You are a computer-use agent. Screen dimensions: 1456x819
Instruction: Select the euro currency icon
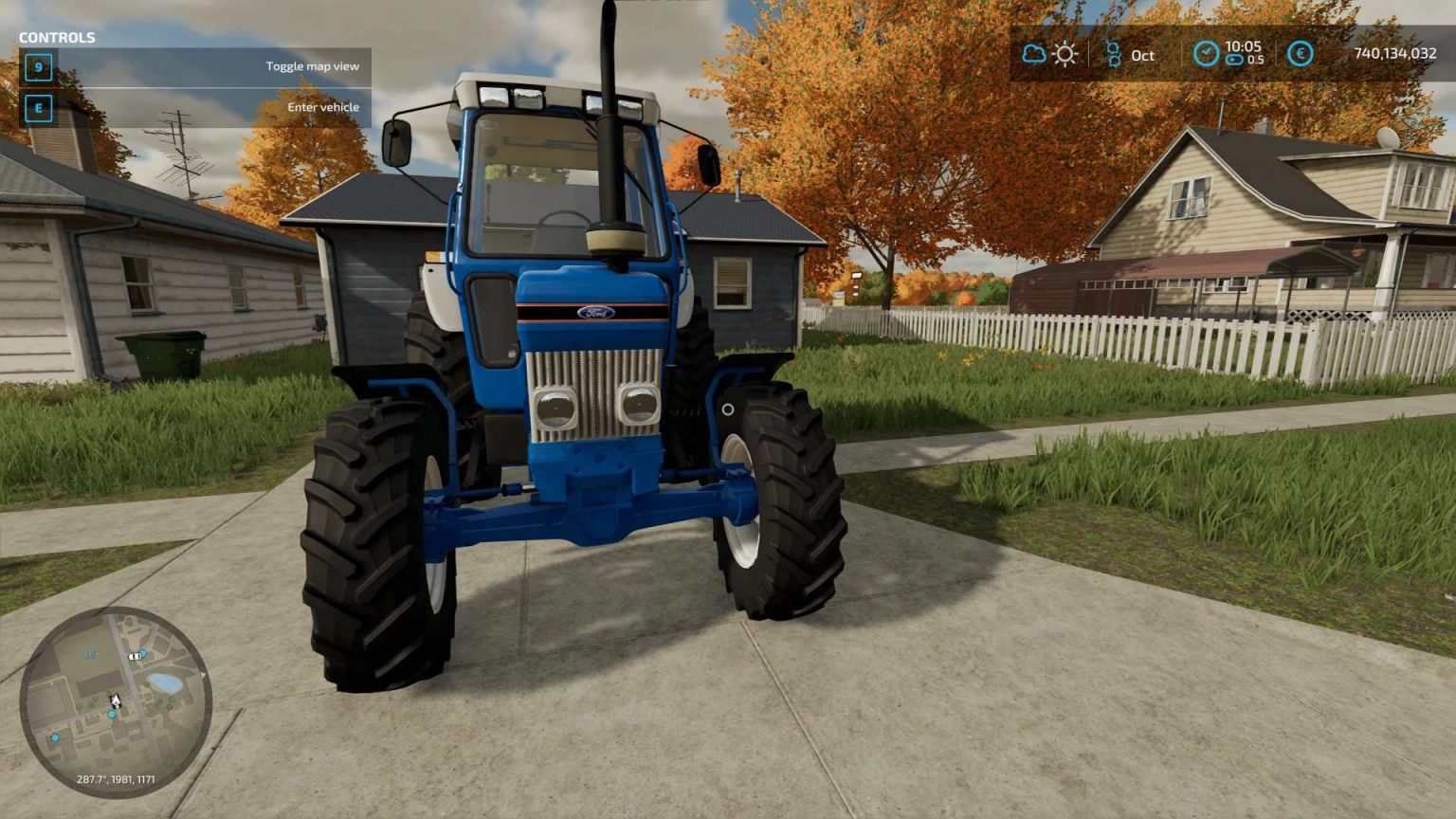click(1300, 53)
